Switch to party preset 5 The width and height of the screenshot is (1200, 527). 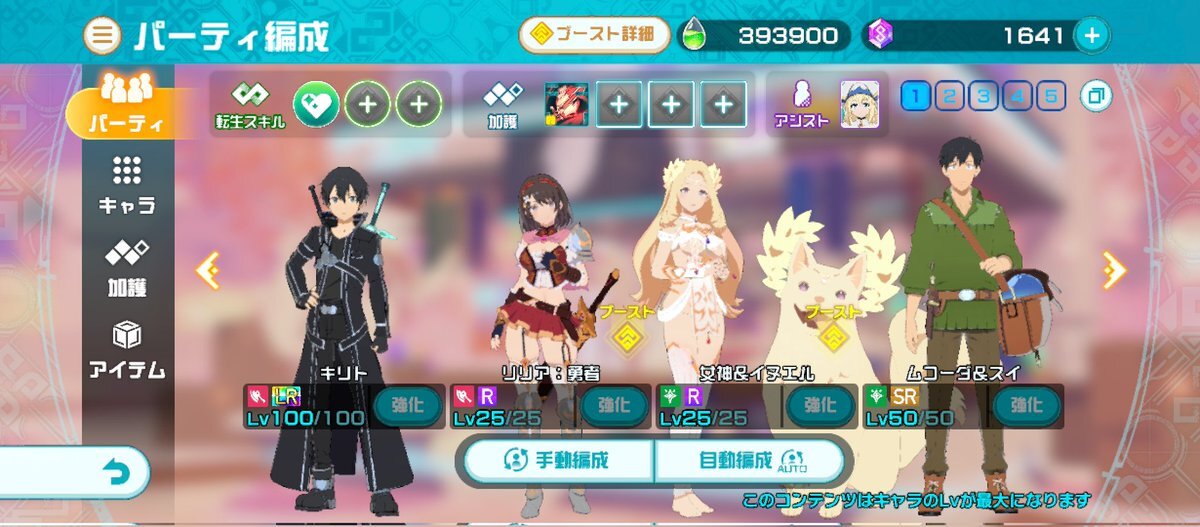[x=1051, y=96]
